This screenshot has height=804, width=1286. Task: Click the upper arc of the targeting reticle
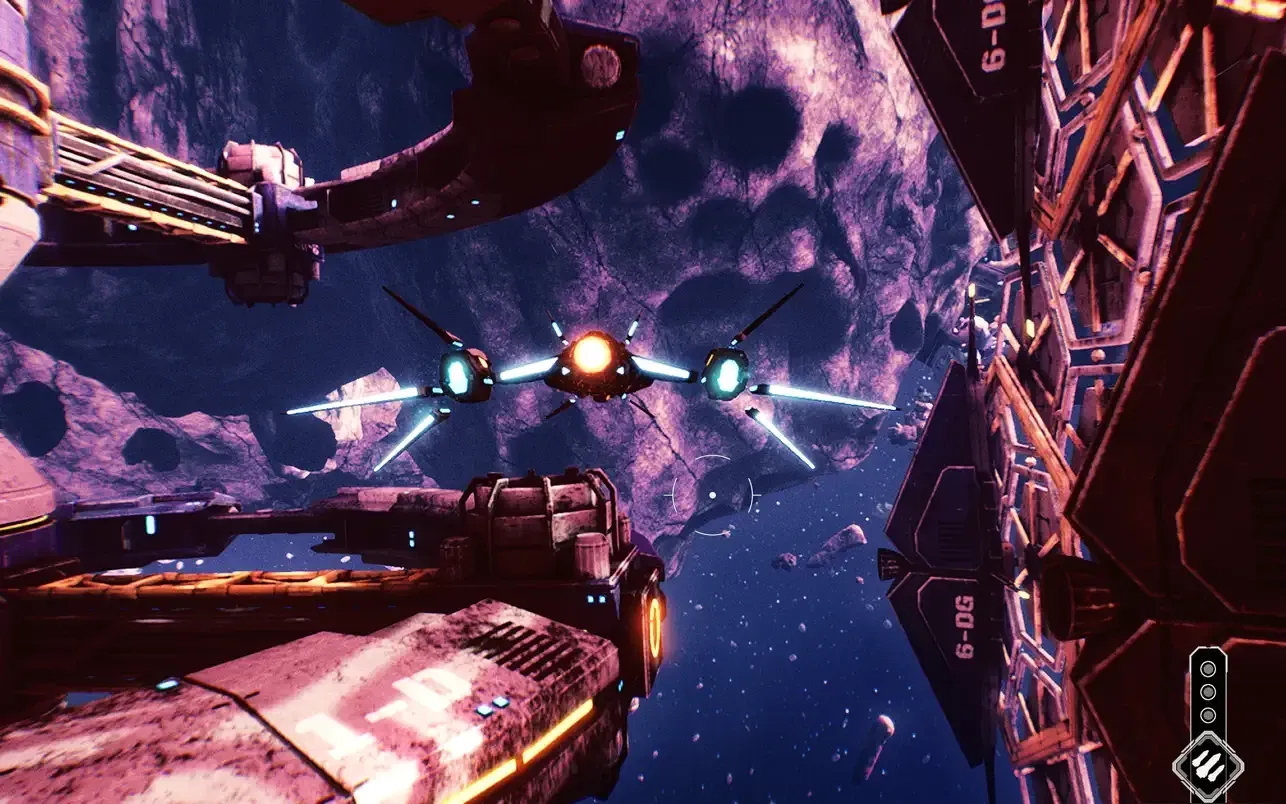pyautogui.click(x=712, y=457)
